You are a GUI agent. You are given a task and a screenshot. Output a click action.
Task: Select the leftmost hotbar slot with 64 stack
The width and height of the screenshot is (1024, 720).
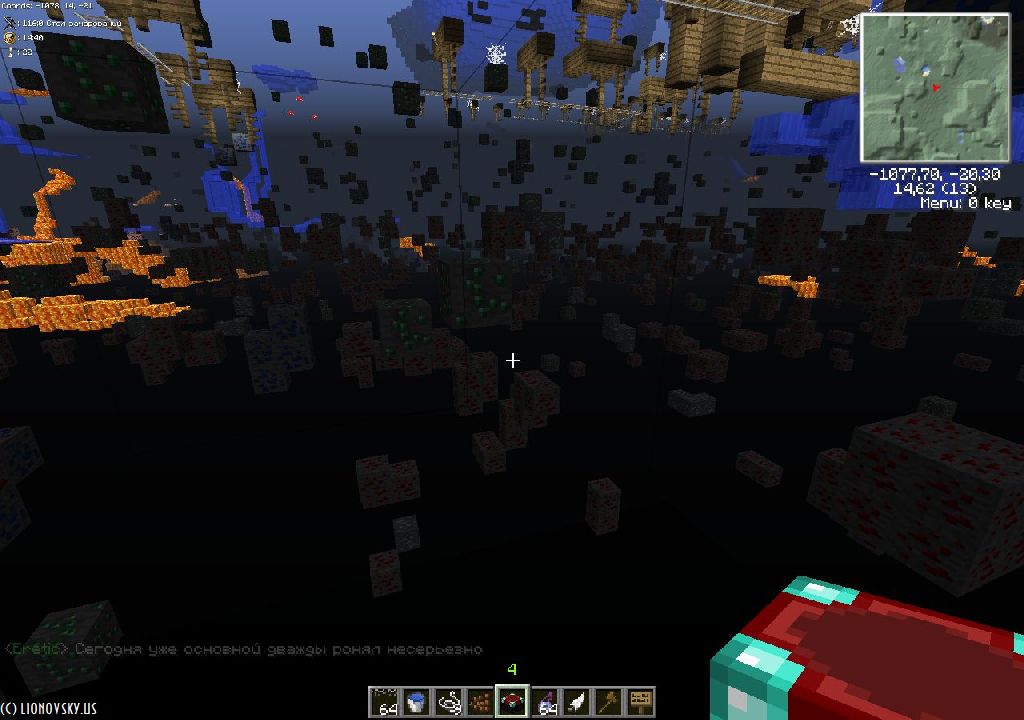pos(384,701)
